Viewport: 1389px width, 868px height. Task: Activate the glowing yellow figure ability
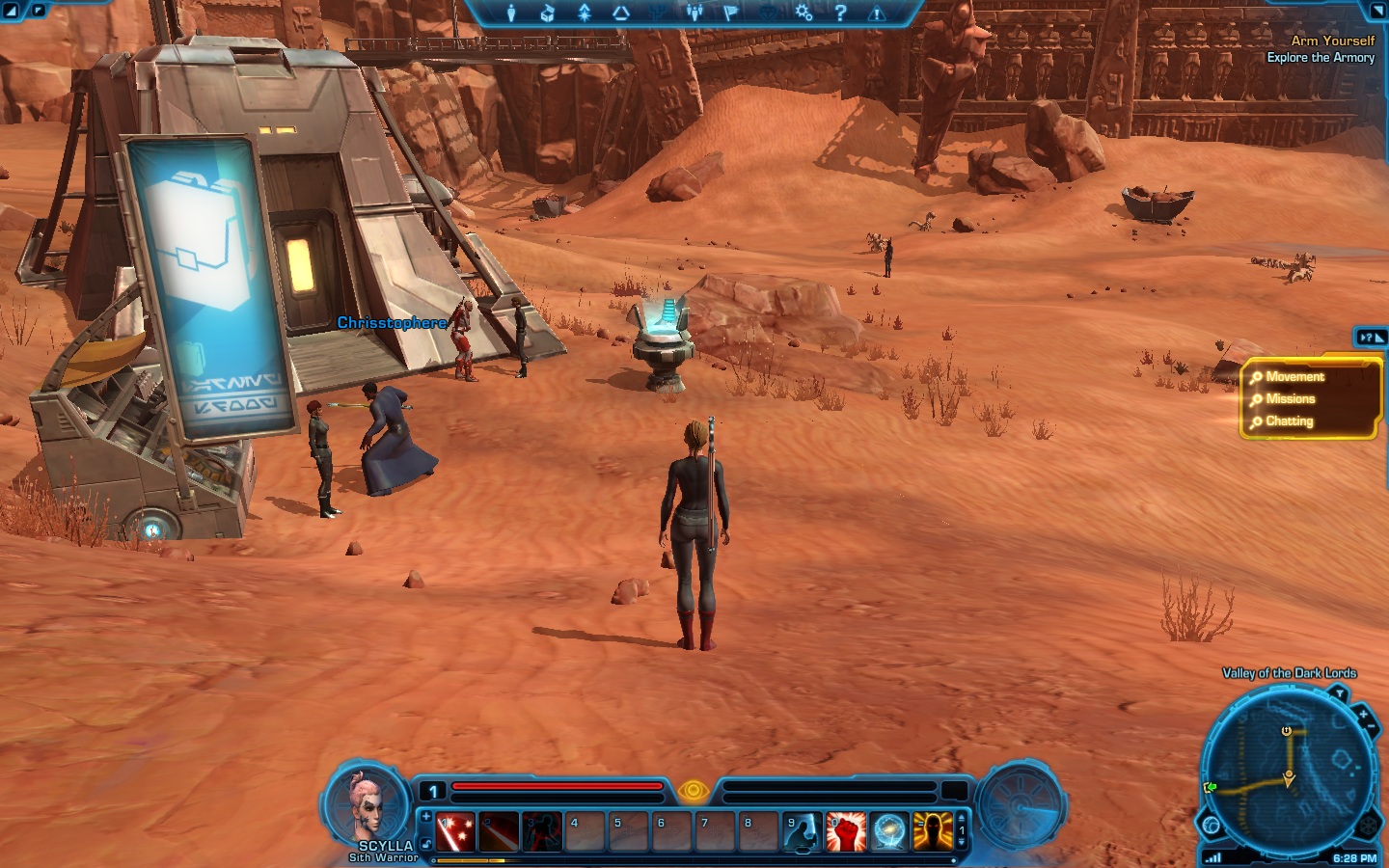pyautogui.click(x=932, y=831)
